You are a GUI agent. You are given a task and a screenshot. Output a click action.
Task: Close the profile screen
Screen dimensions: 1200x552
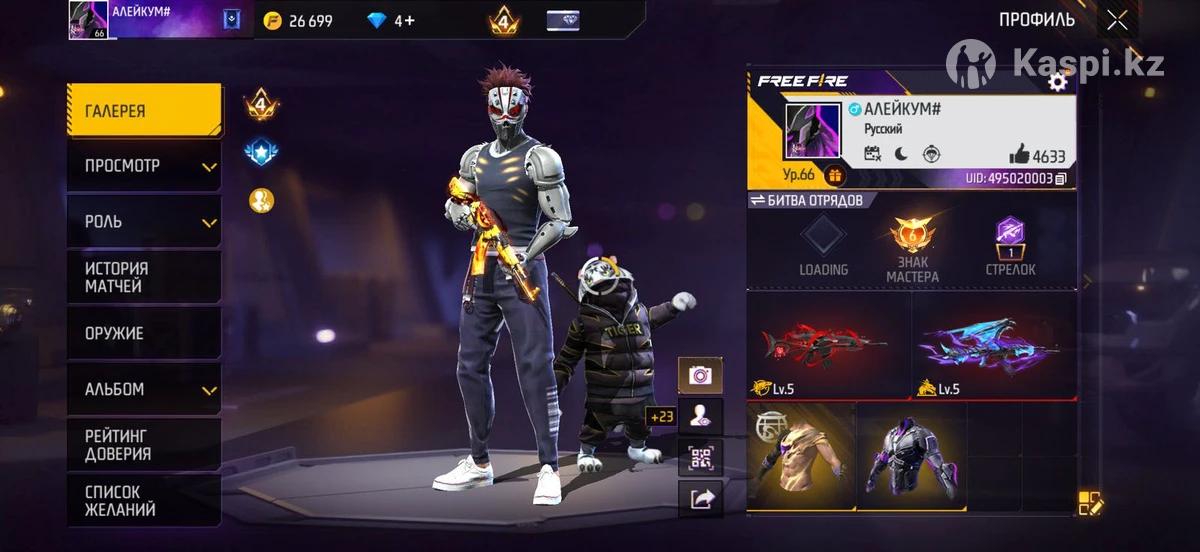1117,20
